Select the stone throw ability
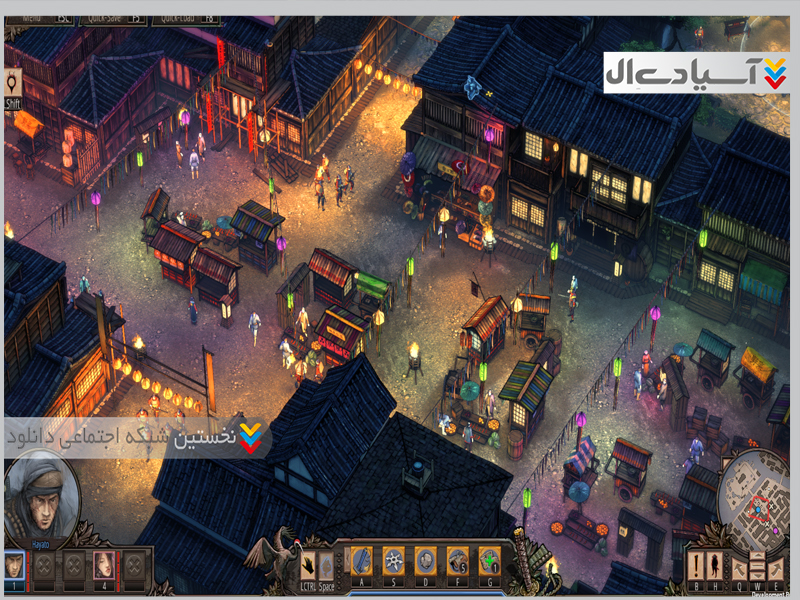The height and width of the screenshot is (600, 800). point(425,560)
